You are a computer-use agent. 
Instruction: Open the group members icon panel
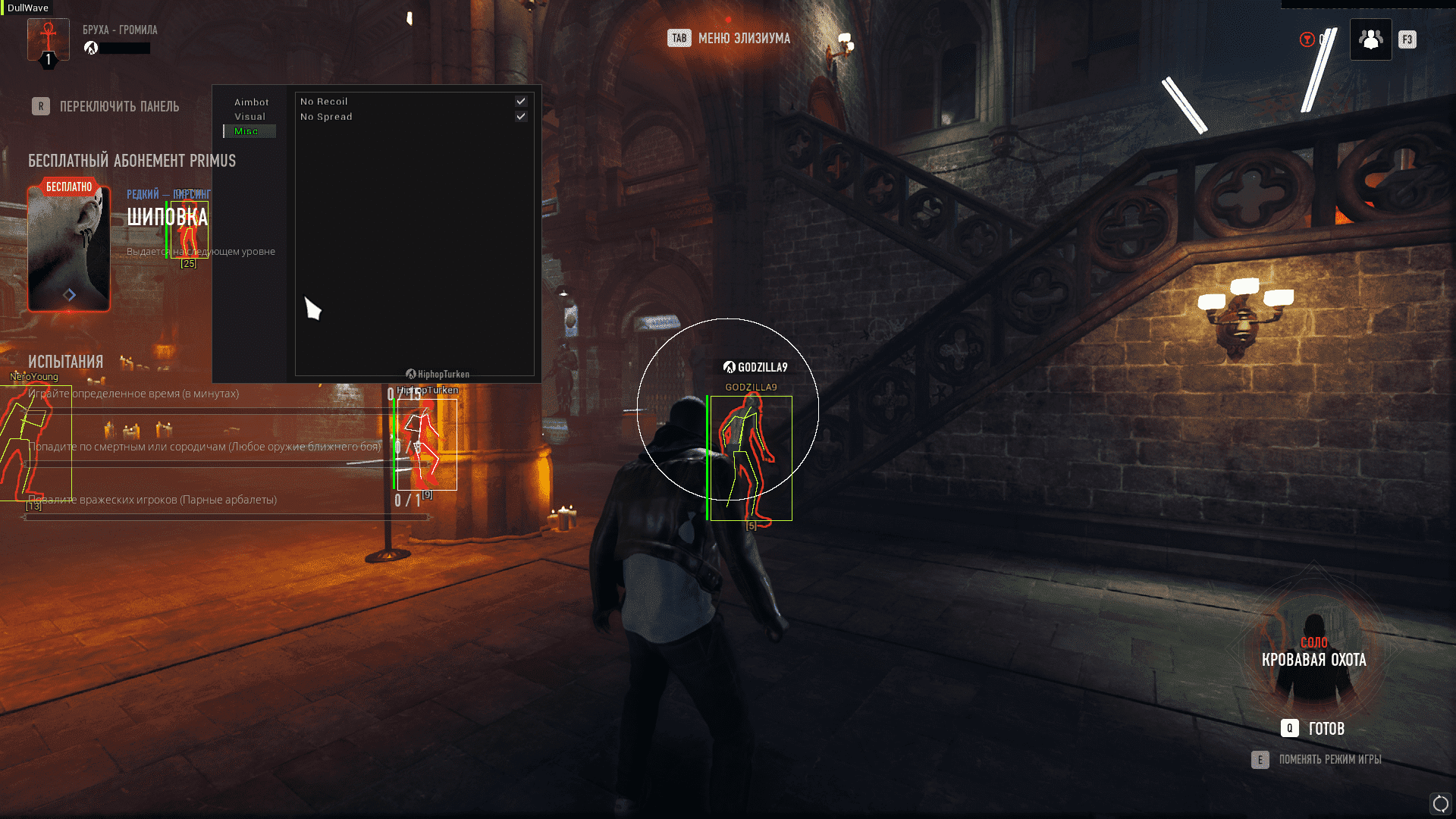pos(1370,39)
